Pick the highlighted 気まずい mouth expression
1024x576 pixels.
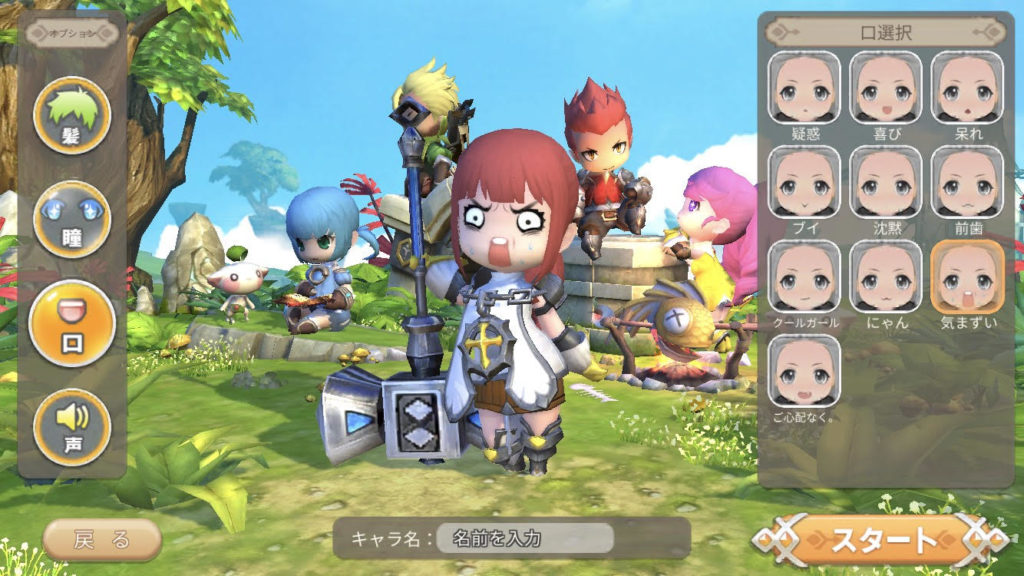tap(967, 277)
